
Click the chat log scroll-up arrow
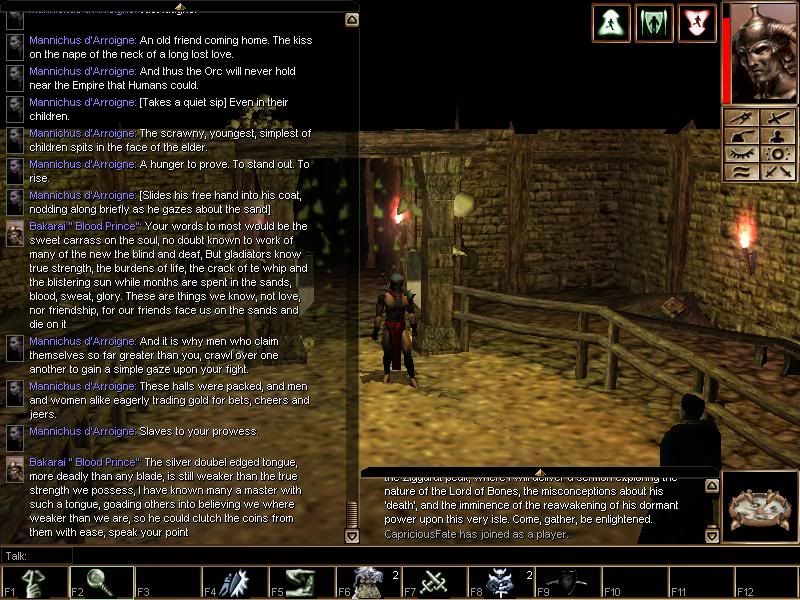tap(351, 19)
